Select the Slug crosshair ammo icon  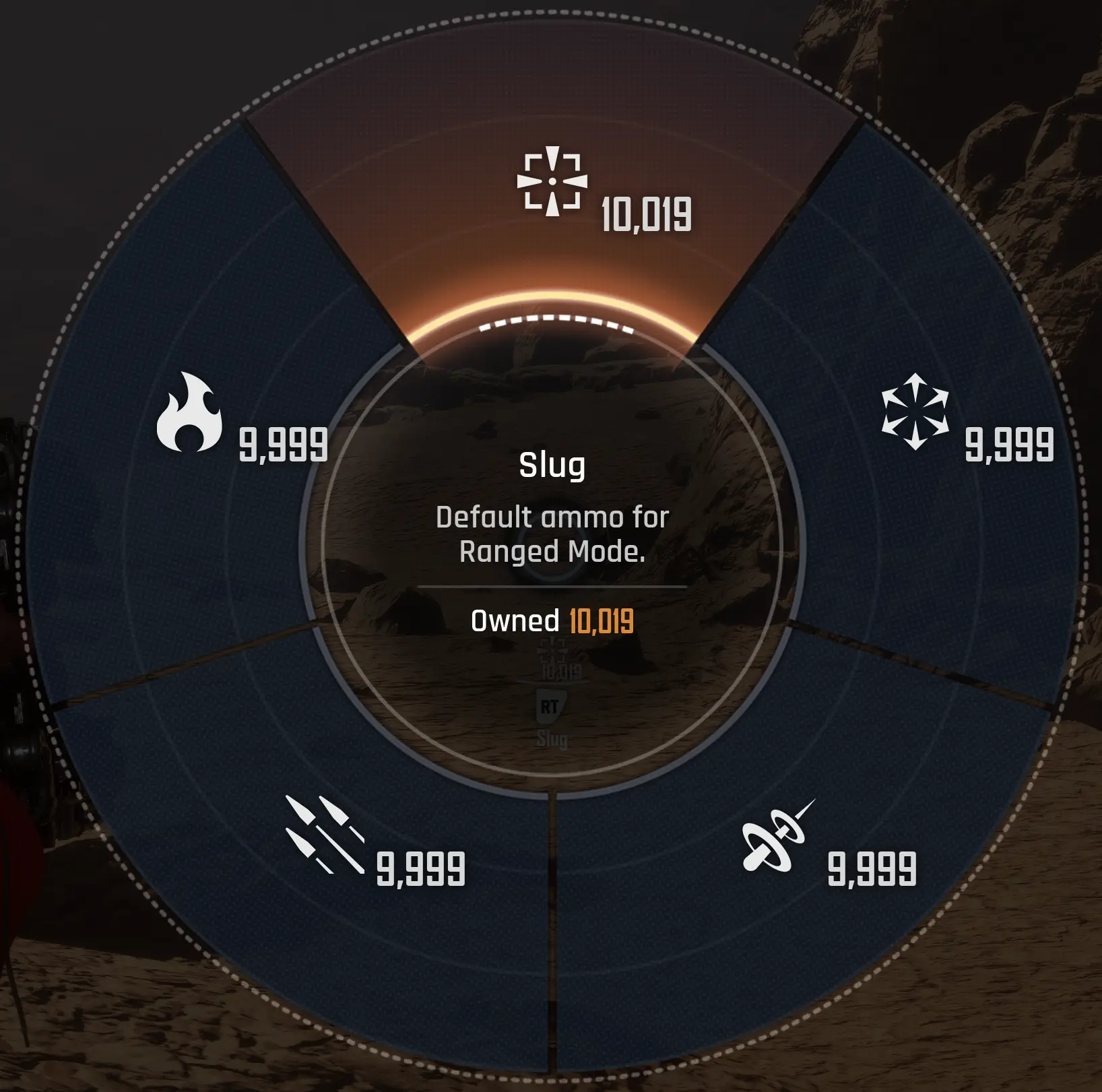coord(552,182)
